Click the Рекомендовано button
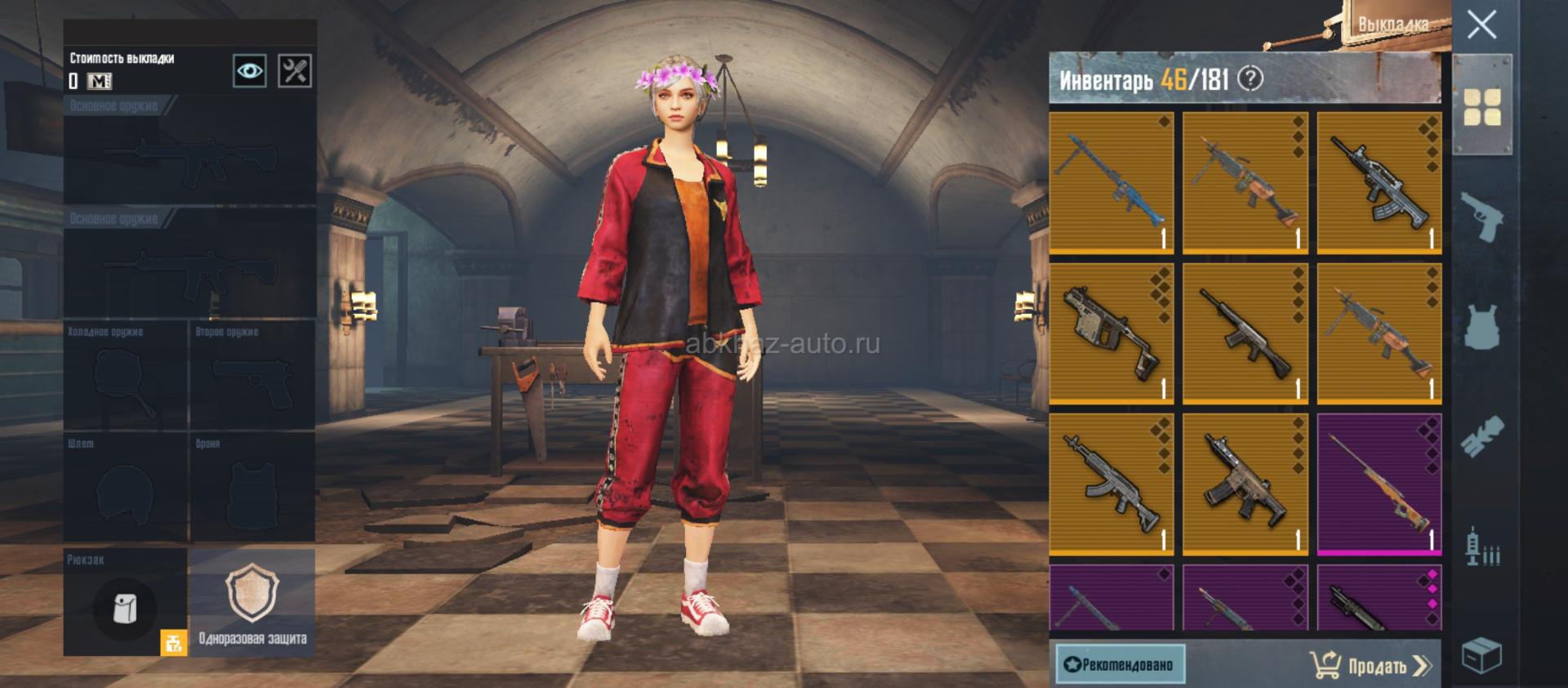Image resolution: width=1568 pixels, height=688 pixels. [x=1120, y=664]
